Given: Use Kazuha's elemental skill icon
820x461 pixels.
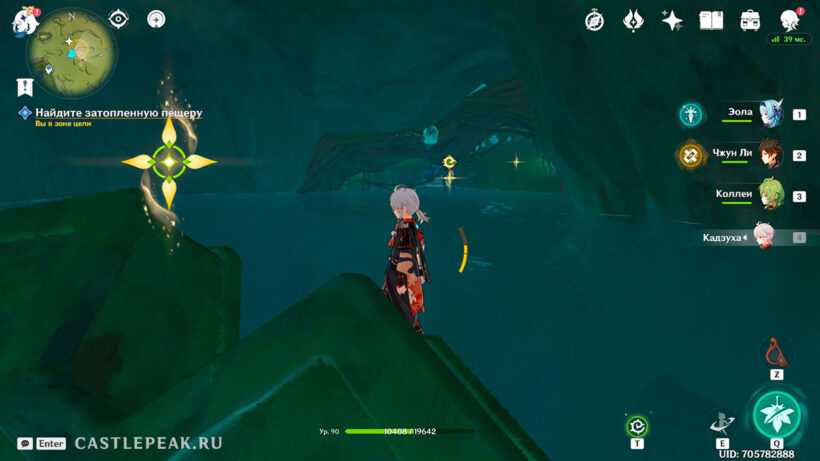Looking at the screenshot, I should click(x=721, y=422).
